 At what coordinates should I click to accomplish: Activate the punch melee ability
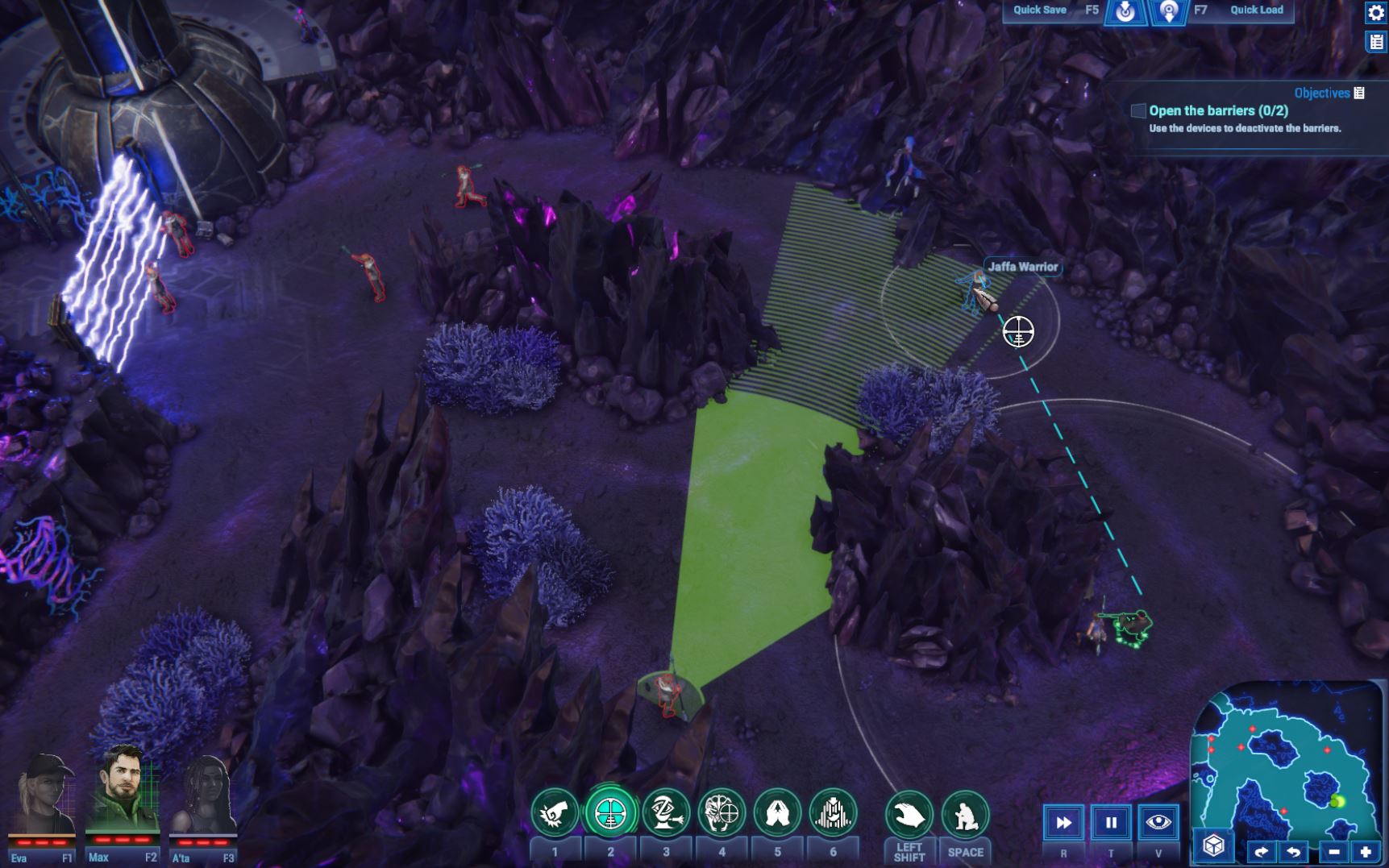point(555,812)
